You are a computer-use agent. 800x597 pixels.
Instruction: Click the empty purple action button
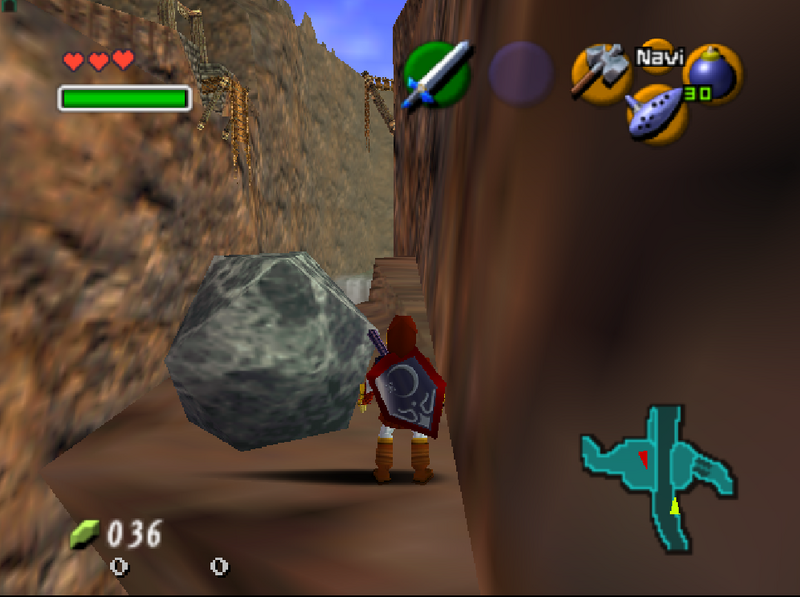(x=520, y=74)
